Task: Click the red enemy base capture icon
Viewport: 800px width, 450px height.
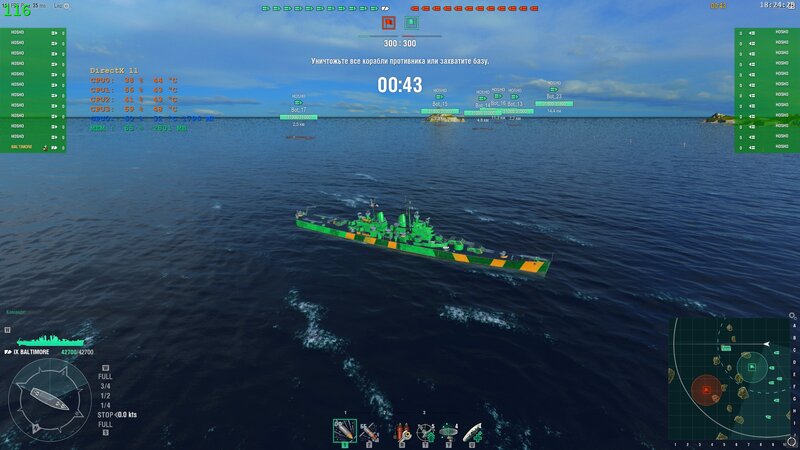Action: coord(388,22)
